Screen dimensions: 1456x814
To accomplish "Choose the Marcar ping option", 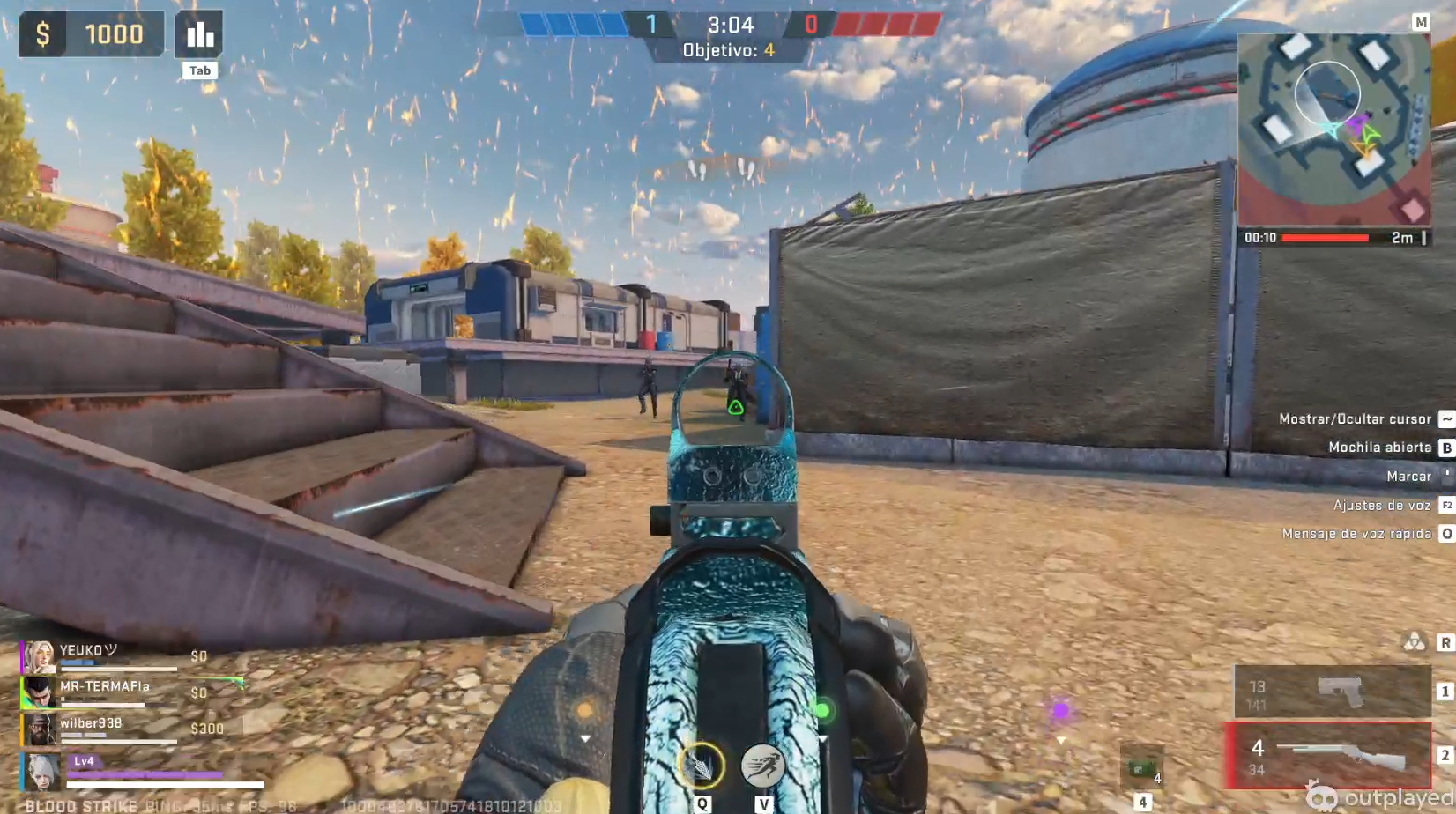I will [x=1408, y=477].
